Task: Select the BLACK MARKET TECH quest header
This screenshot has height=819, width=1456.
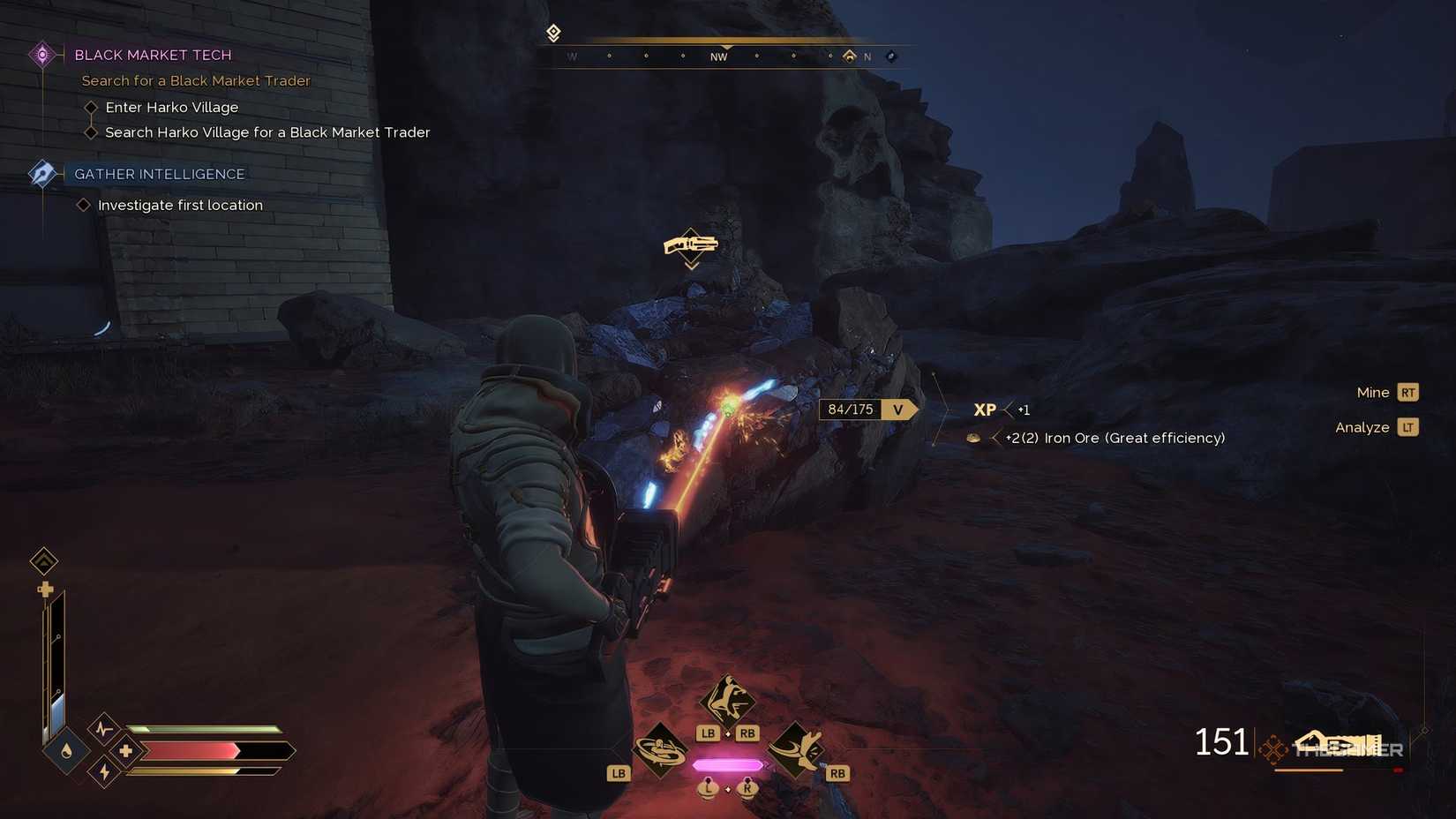Action: 152,54
